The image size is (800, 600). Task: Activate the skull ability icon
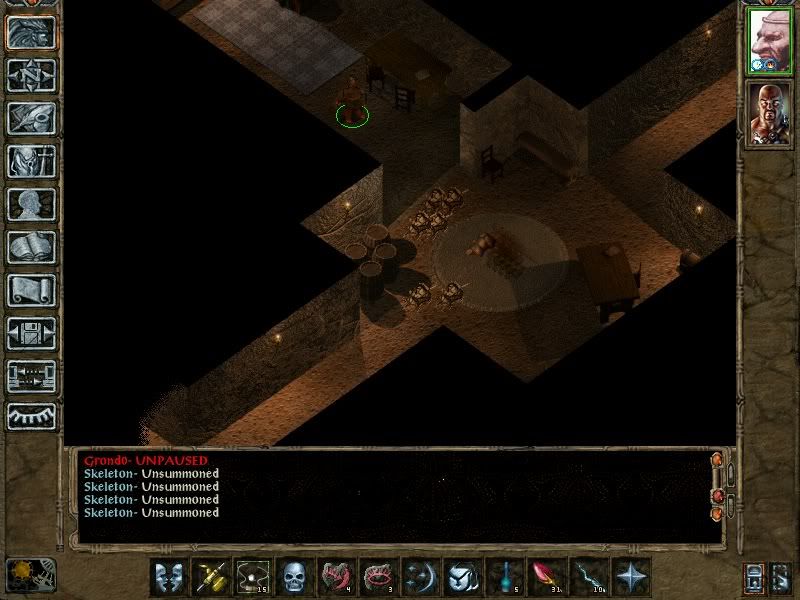(294, 577)
